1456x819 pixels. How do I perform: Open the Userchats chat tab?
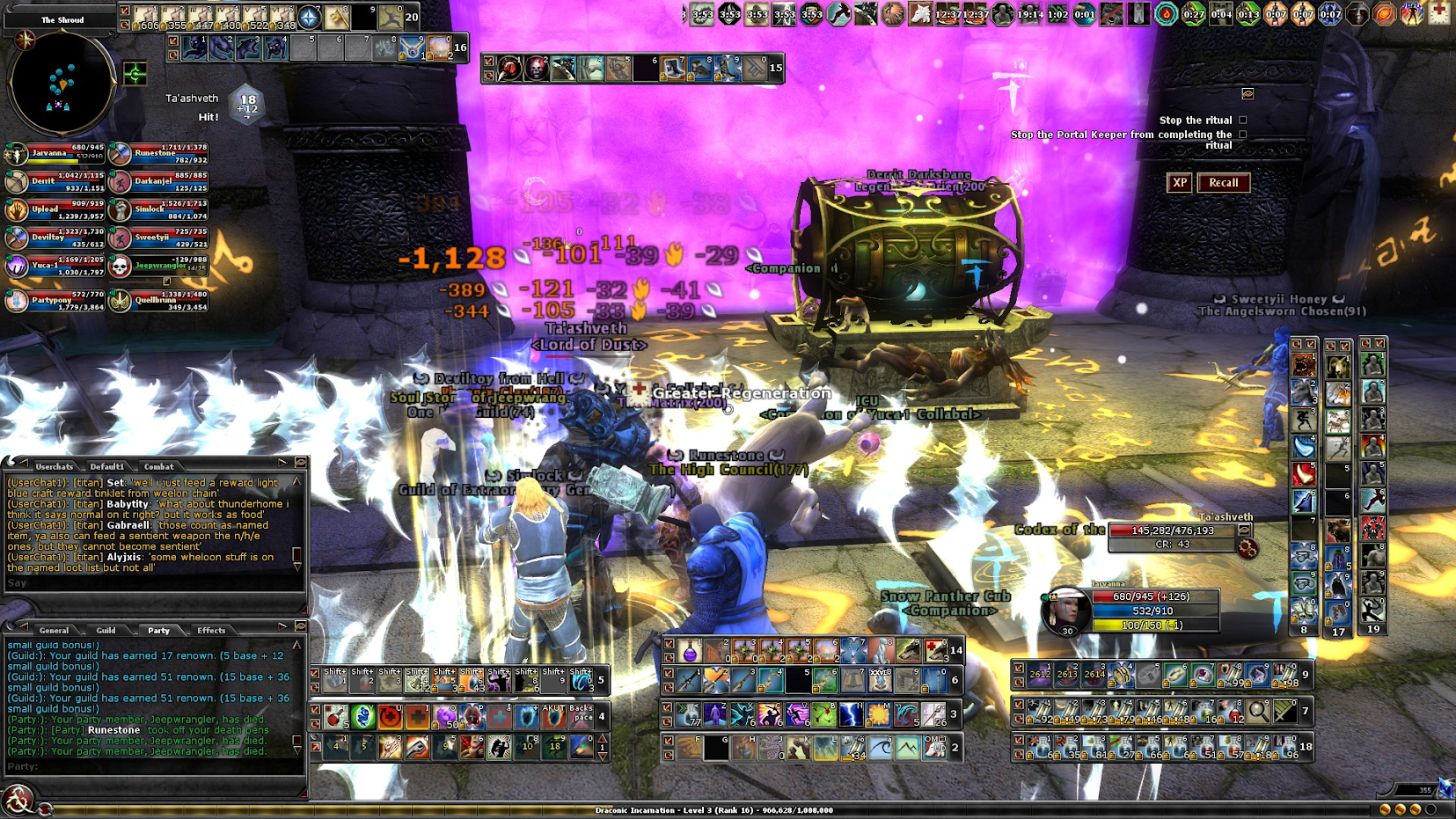point(55,466)
